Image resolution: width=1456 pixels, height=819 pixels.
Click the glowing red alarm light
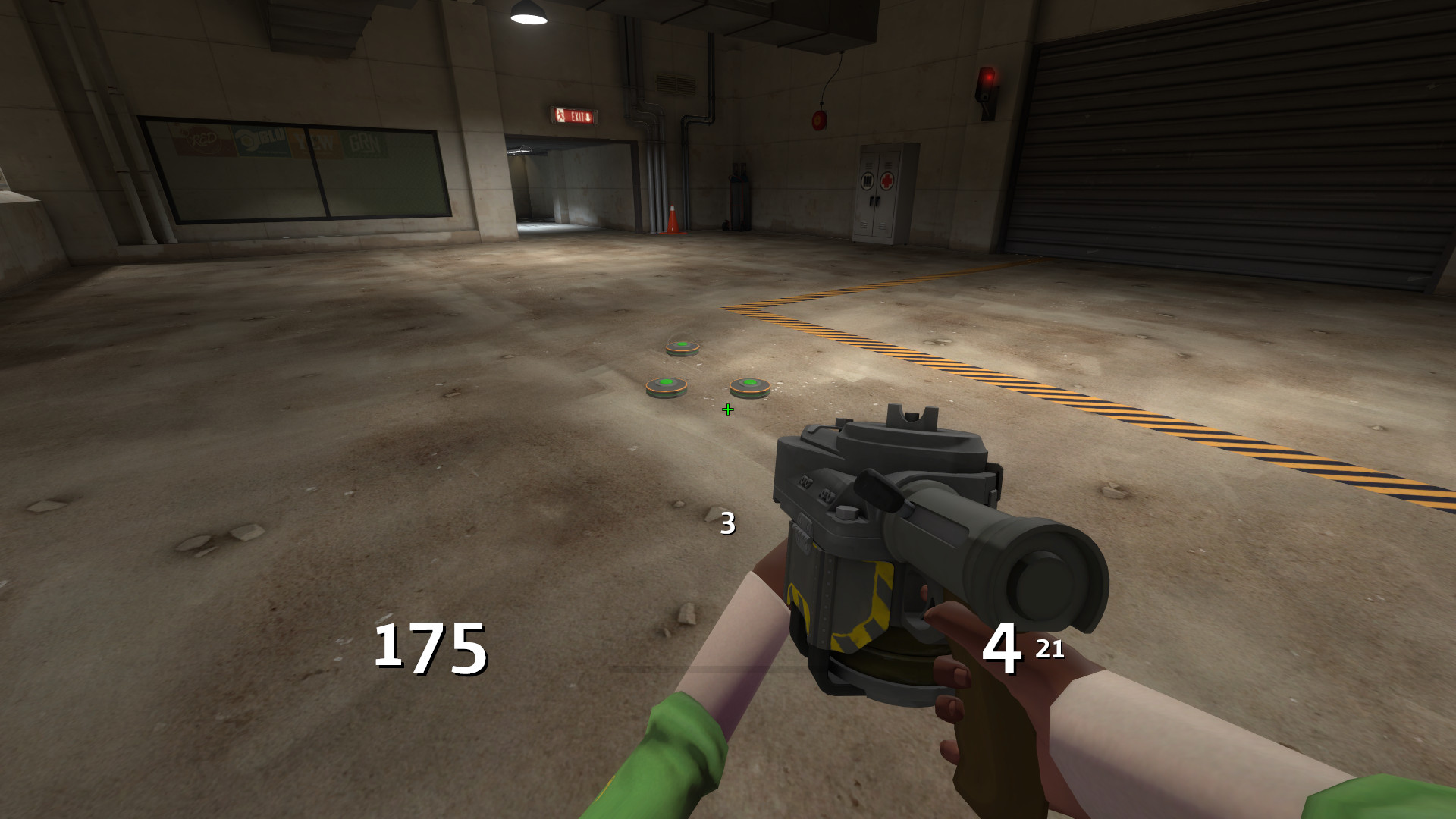[x=988, y=78]
